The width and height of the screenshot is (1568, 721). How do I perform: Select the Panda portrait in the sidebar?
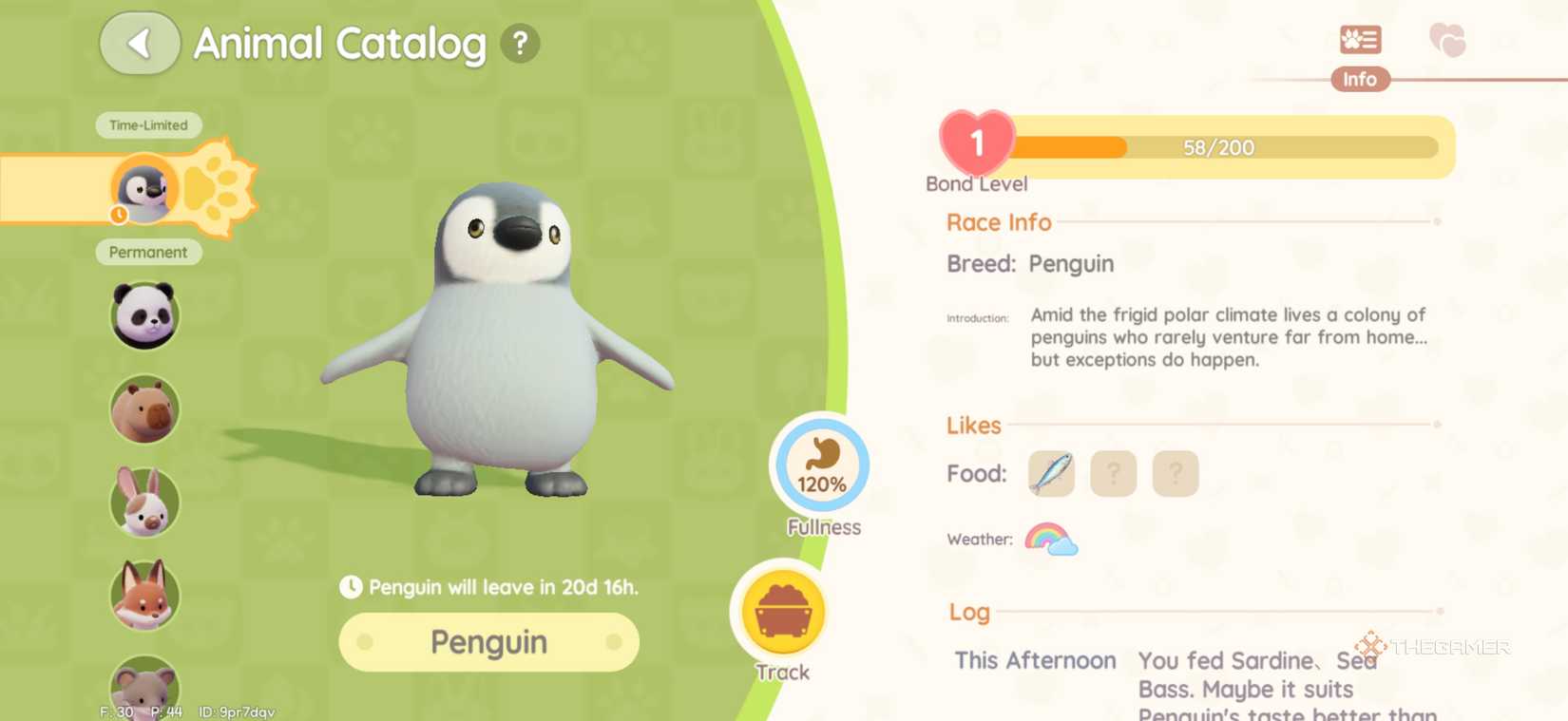(x=144, y=315)
